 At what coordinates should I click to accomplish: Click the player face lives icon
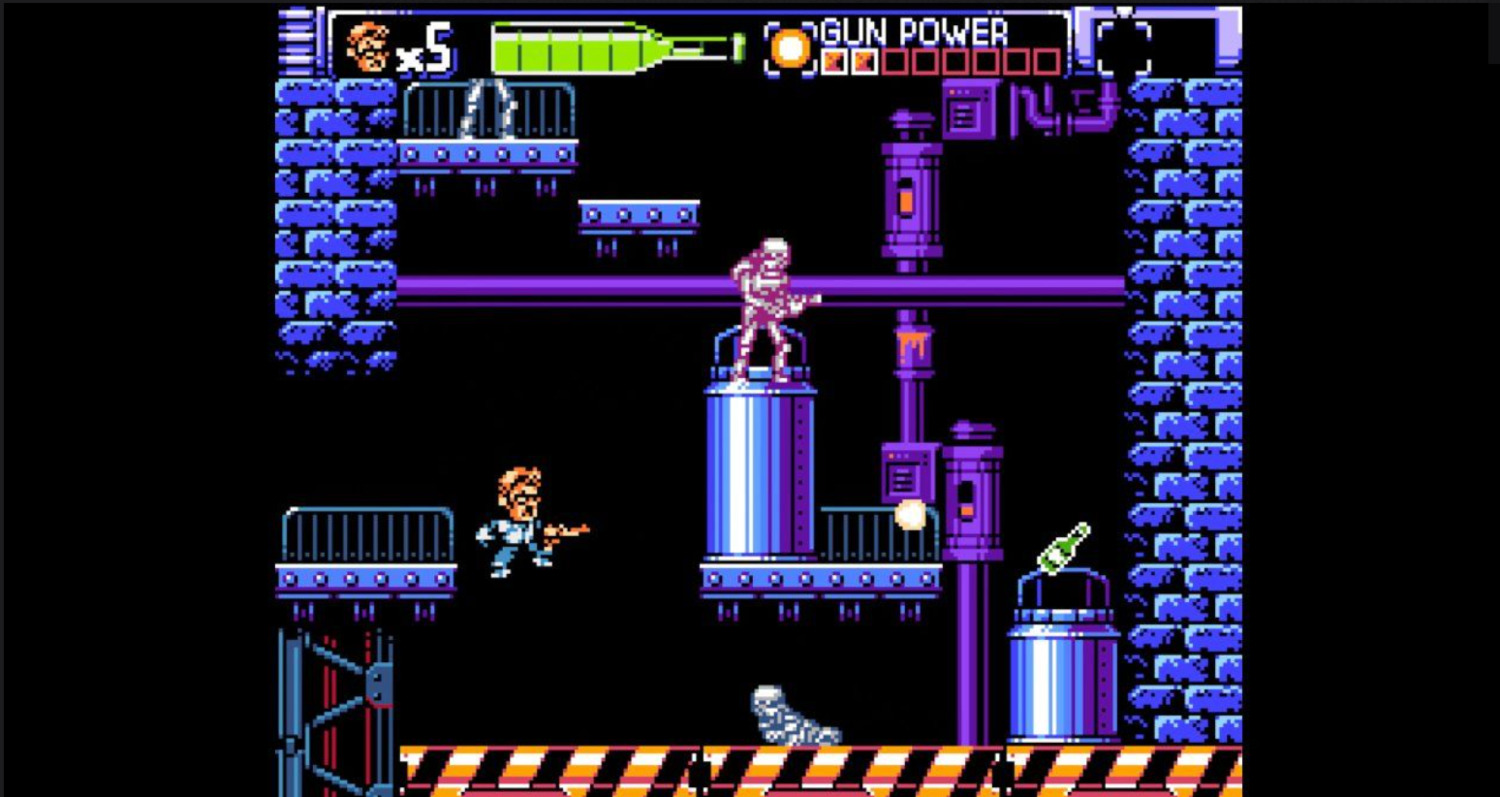tap(367, 47)
